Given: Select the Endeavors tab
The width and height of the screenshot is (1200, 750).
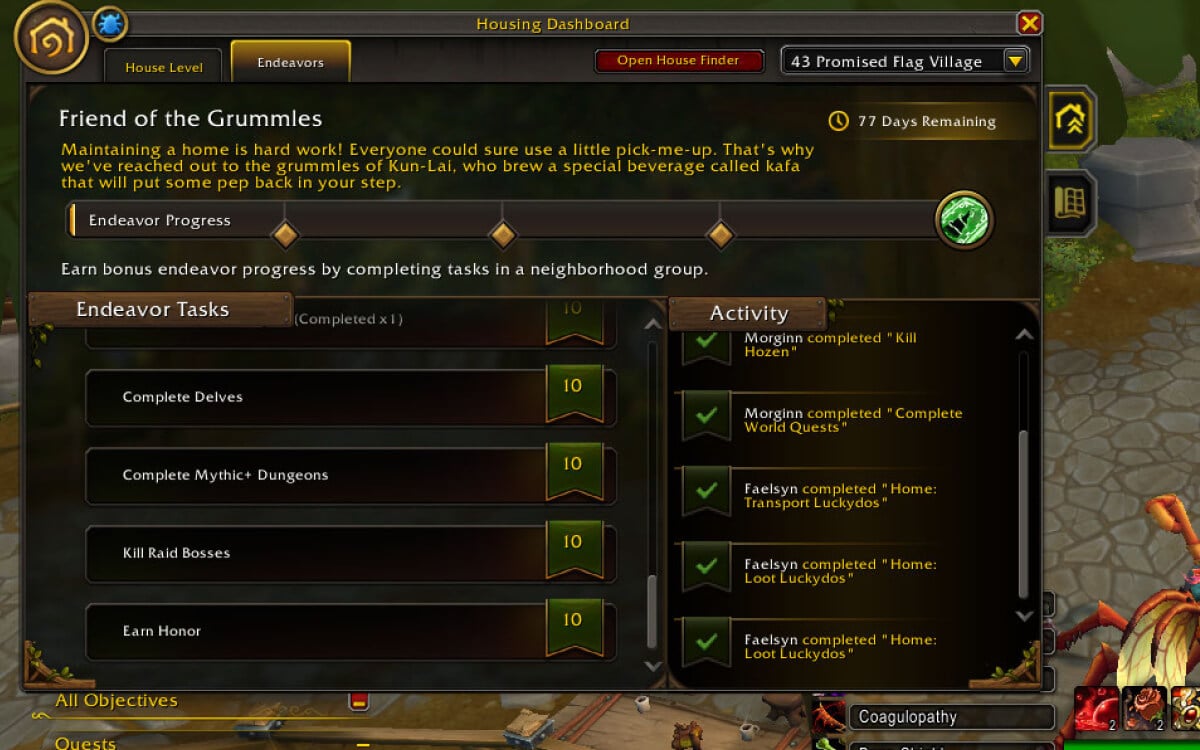Looking at the screenshot, I should 290,62.
